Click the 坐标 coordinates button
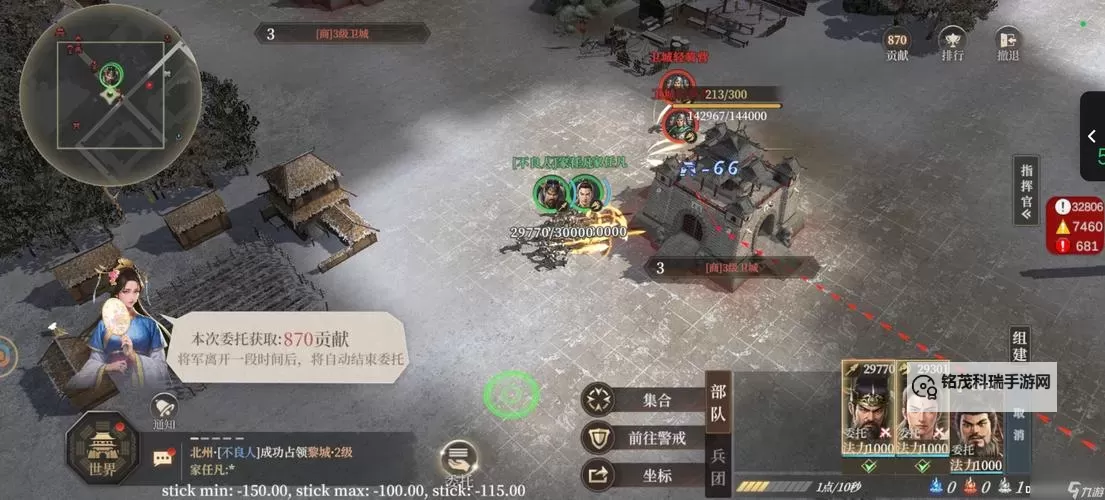This screenshot has width=1105, height=500. coord(642,474)
